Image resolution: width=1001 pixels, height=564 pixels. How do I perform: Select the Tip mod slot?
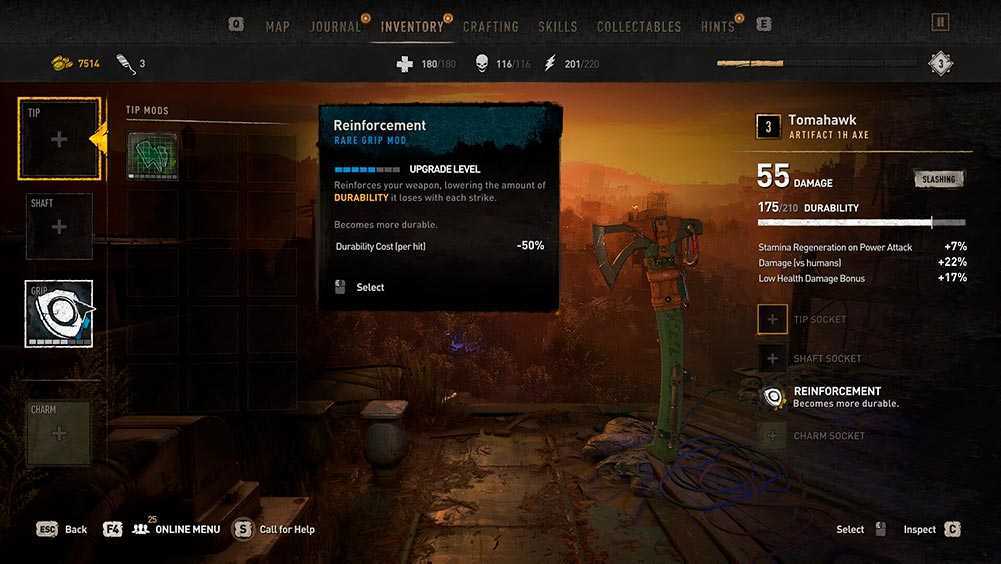[x=59, y=140]
